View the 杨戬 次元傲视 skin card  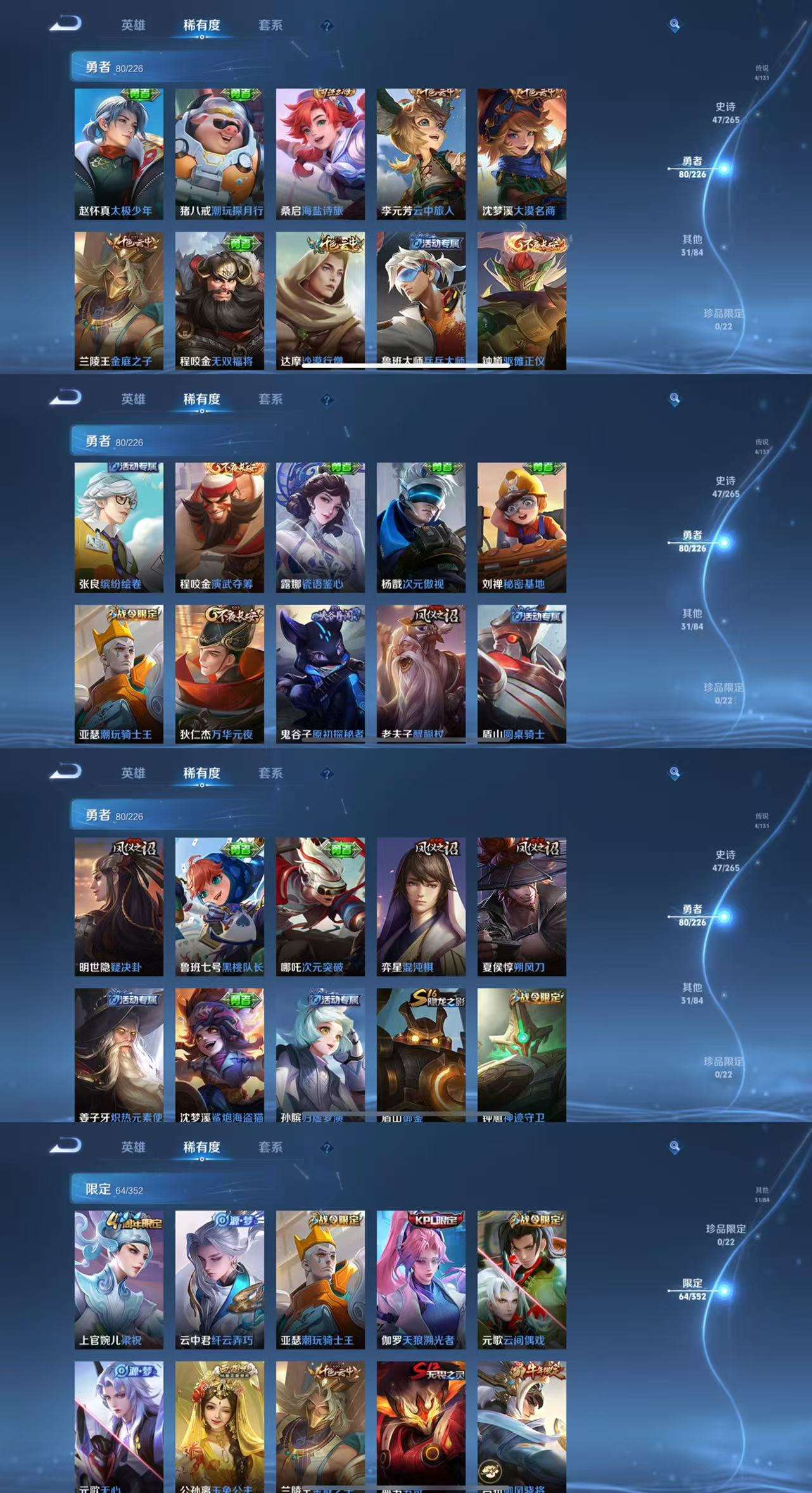(421, 527)
